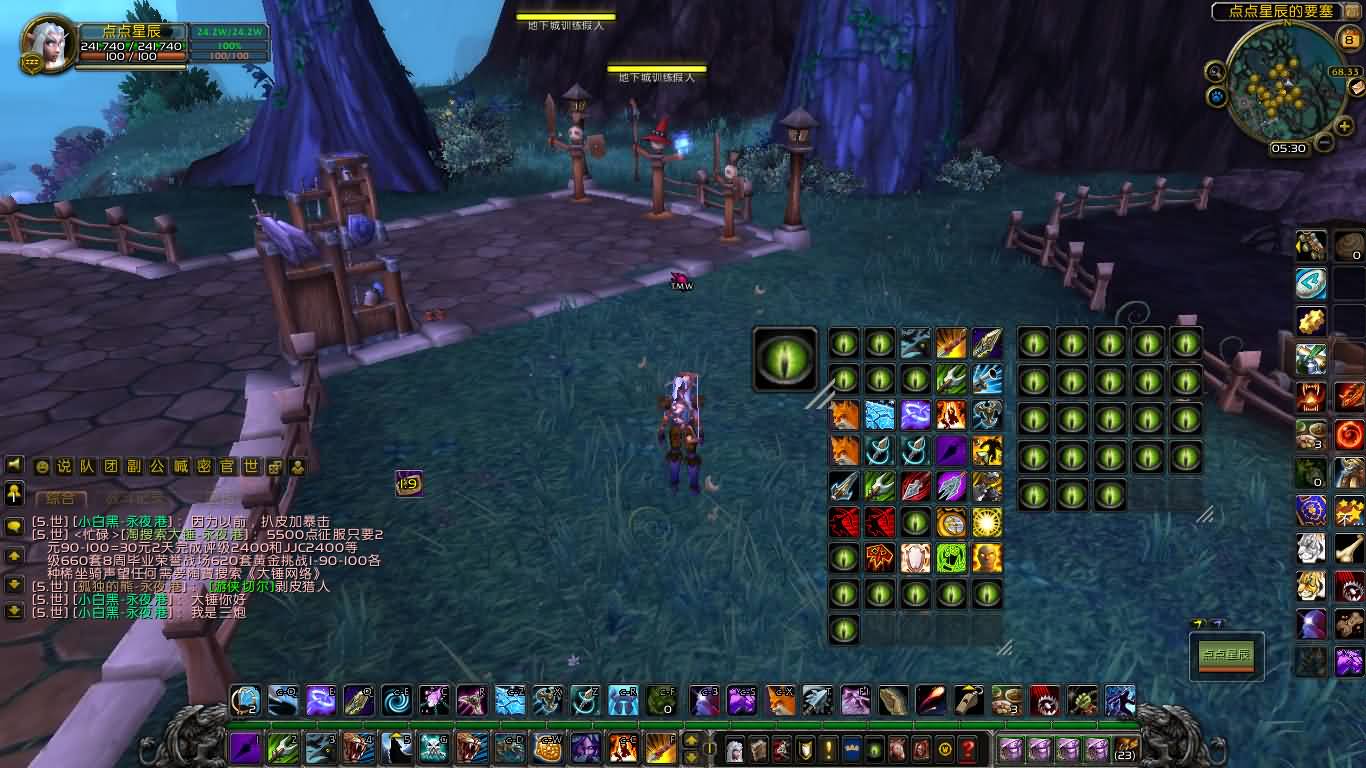Open the red question mark help button
1366x768 pixels.
(967, 749)
